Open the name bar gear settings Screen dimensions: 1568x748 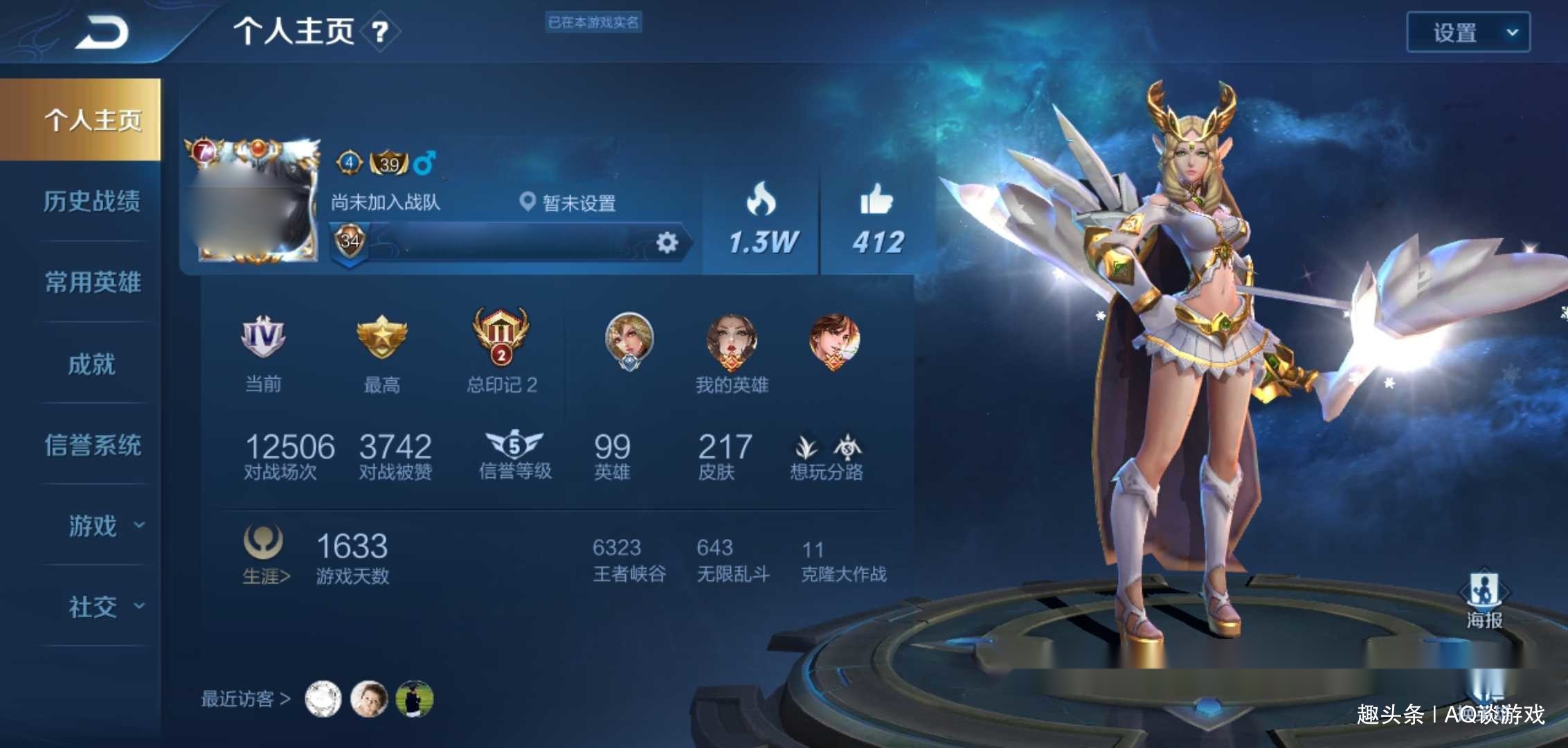pos(667,242)
